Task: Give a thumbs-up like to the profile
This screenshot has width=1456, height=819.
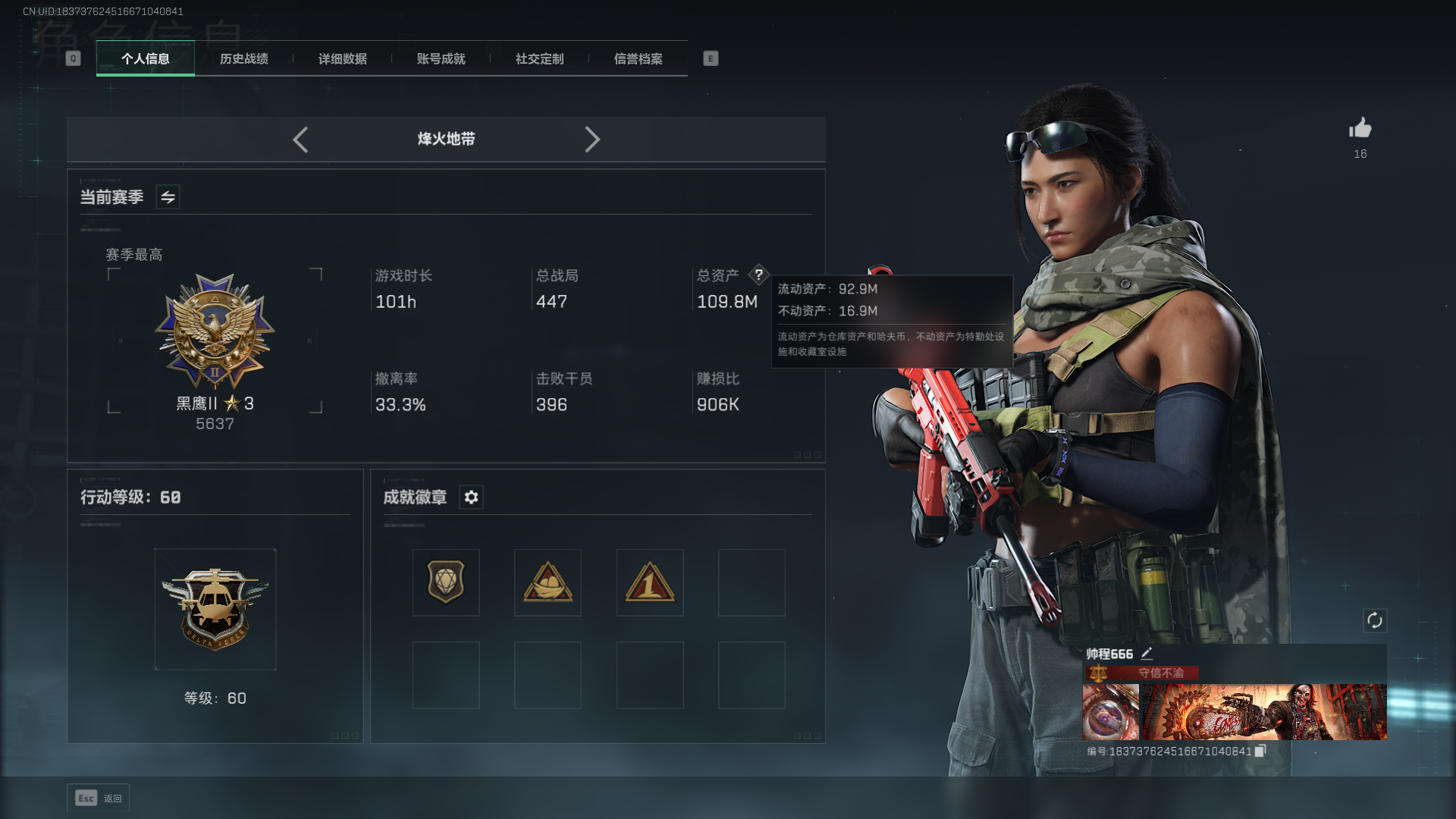Action: click(1360, 128)
